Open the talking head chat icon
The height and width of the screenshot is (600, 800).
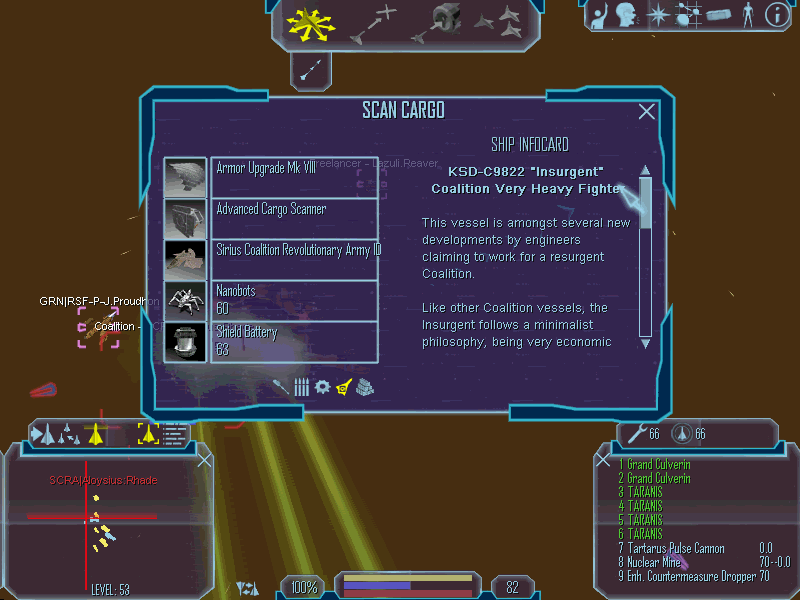click(x=626, y=14)
